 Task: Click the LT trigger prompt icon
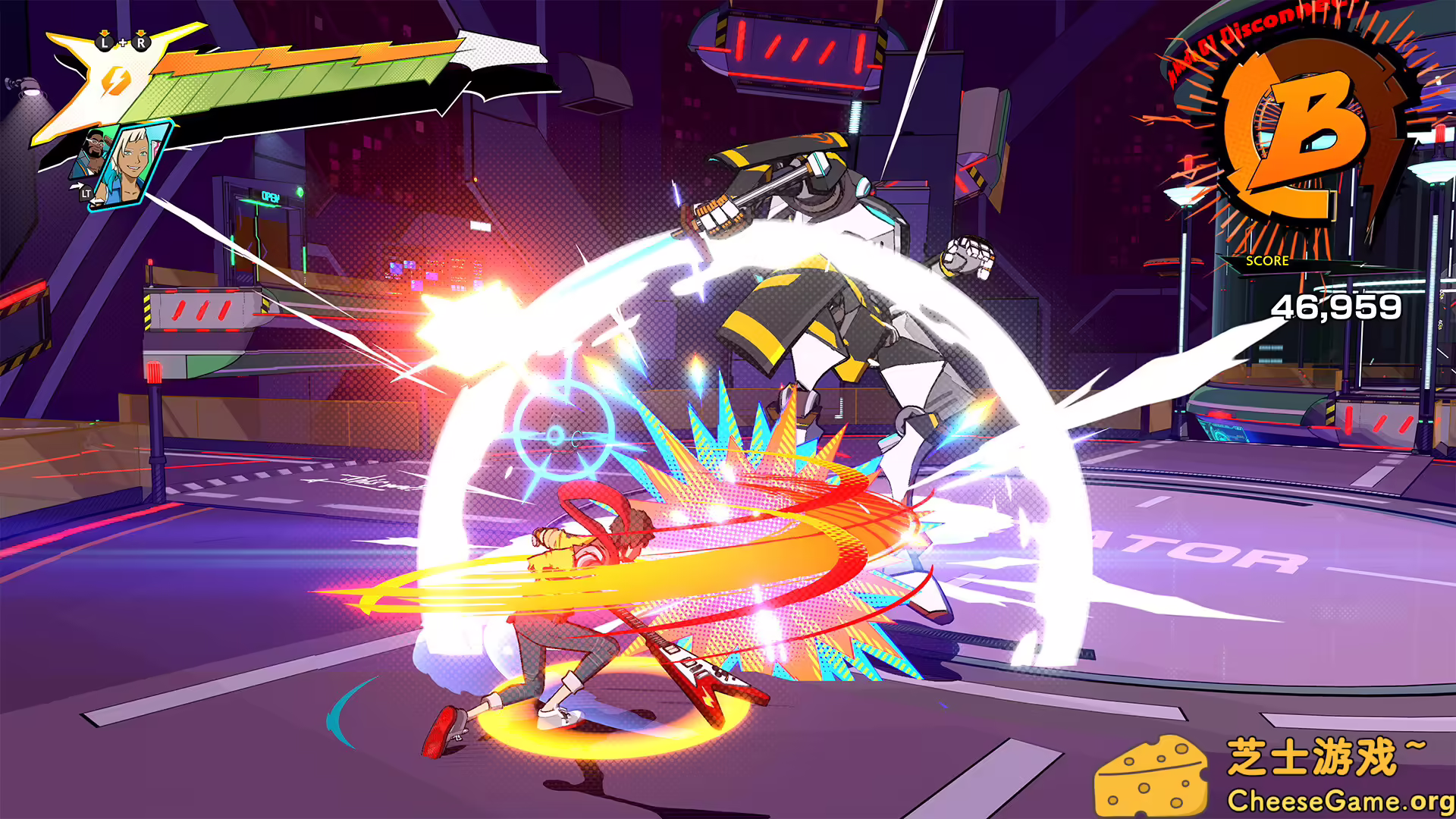point(86,194)
